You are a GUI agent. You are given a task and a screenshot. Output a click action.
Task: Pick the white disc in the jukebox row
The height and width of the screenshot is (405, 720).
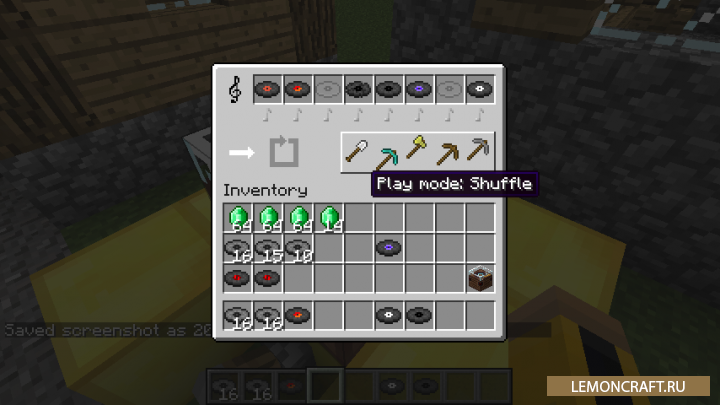(x=479, y=89)
